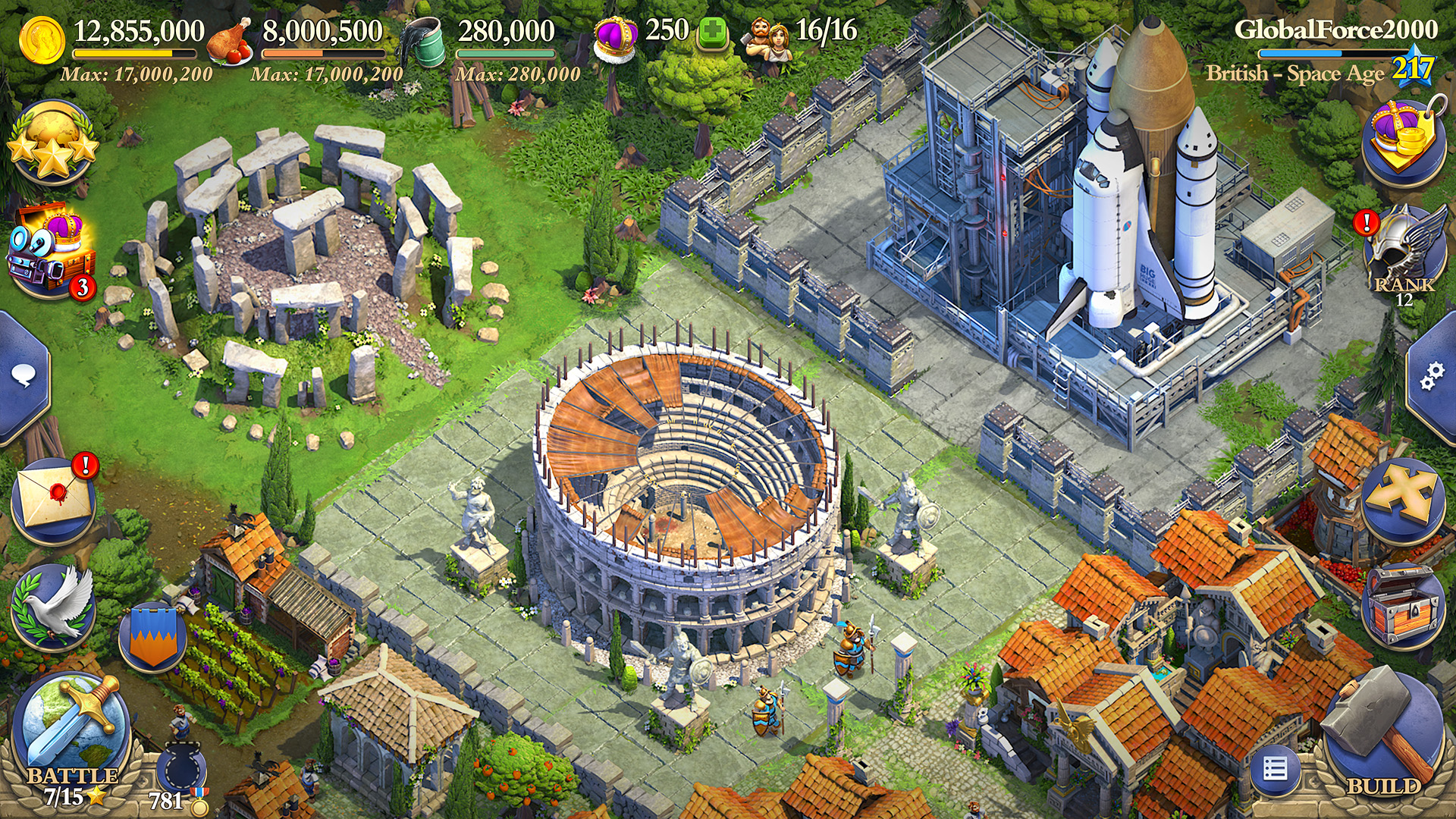Toggle the four-arrow move layout button
This screenshot has width=1456, height=819.
(x=1401, y=497)
